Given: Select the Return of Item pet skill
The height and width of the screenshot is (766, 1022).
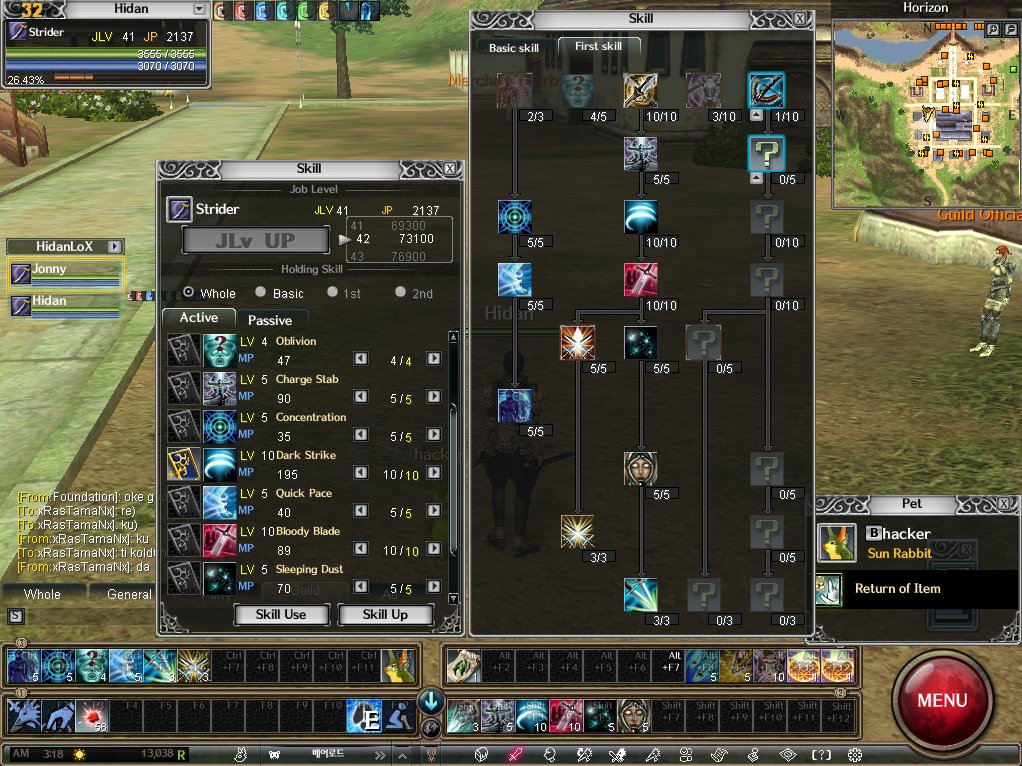Looking at the screenshot, I should tap(897, 589).
